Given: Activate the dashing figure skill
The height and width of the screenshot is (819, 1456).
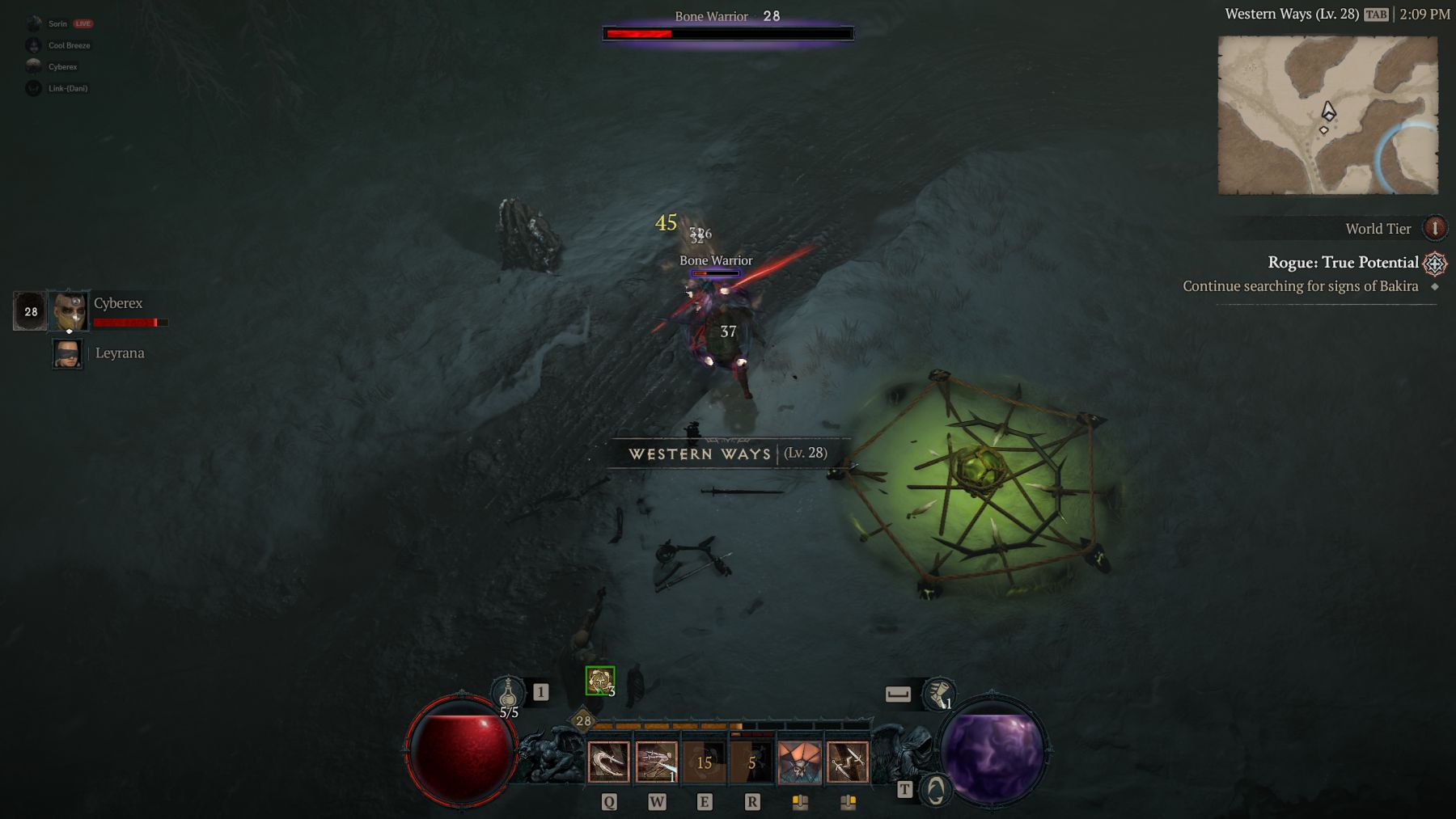Looking at the screenshot, I should click(656, 762).
